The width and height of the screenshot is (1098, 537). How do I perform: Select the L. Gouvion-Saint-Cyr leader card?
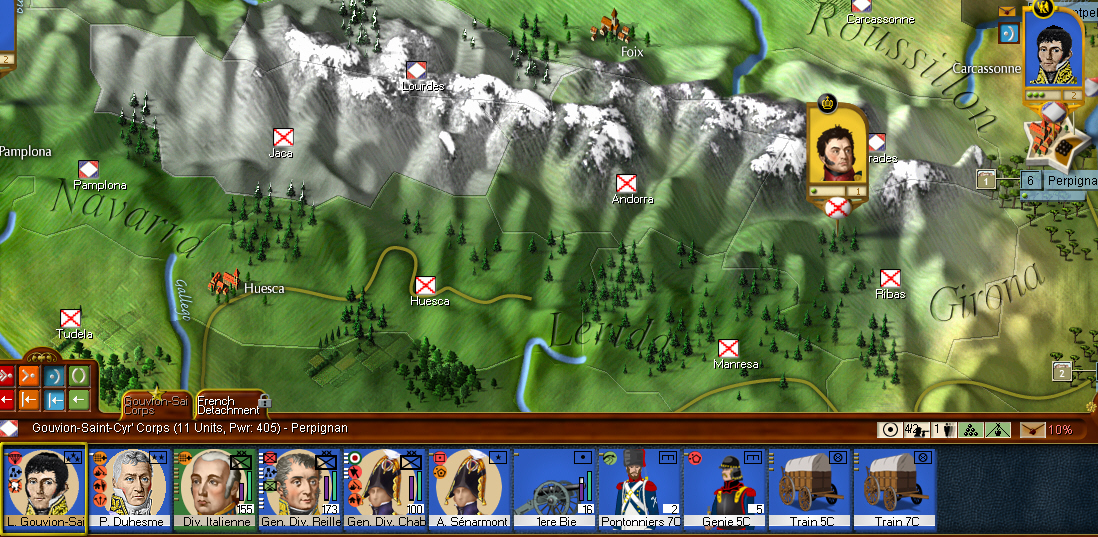point(44,488)
